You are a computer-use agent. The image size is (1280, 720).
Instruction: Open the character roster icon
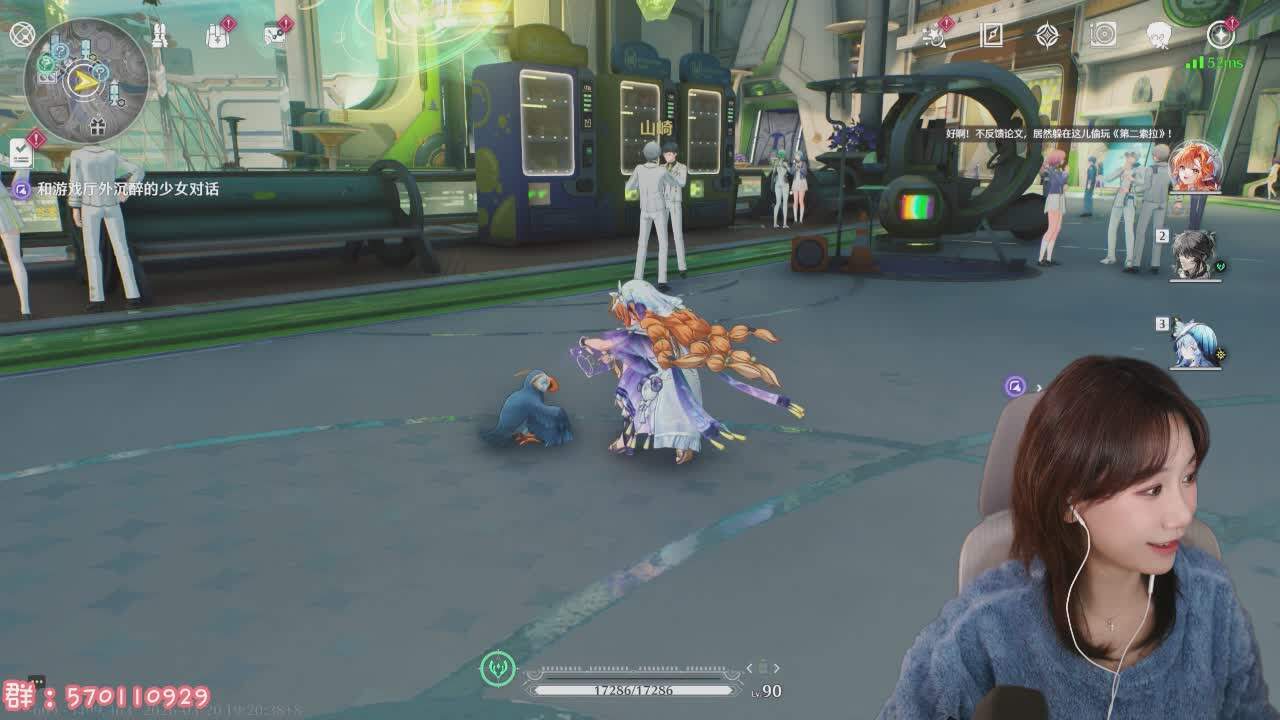click(x=160, y=36)
